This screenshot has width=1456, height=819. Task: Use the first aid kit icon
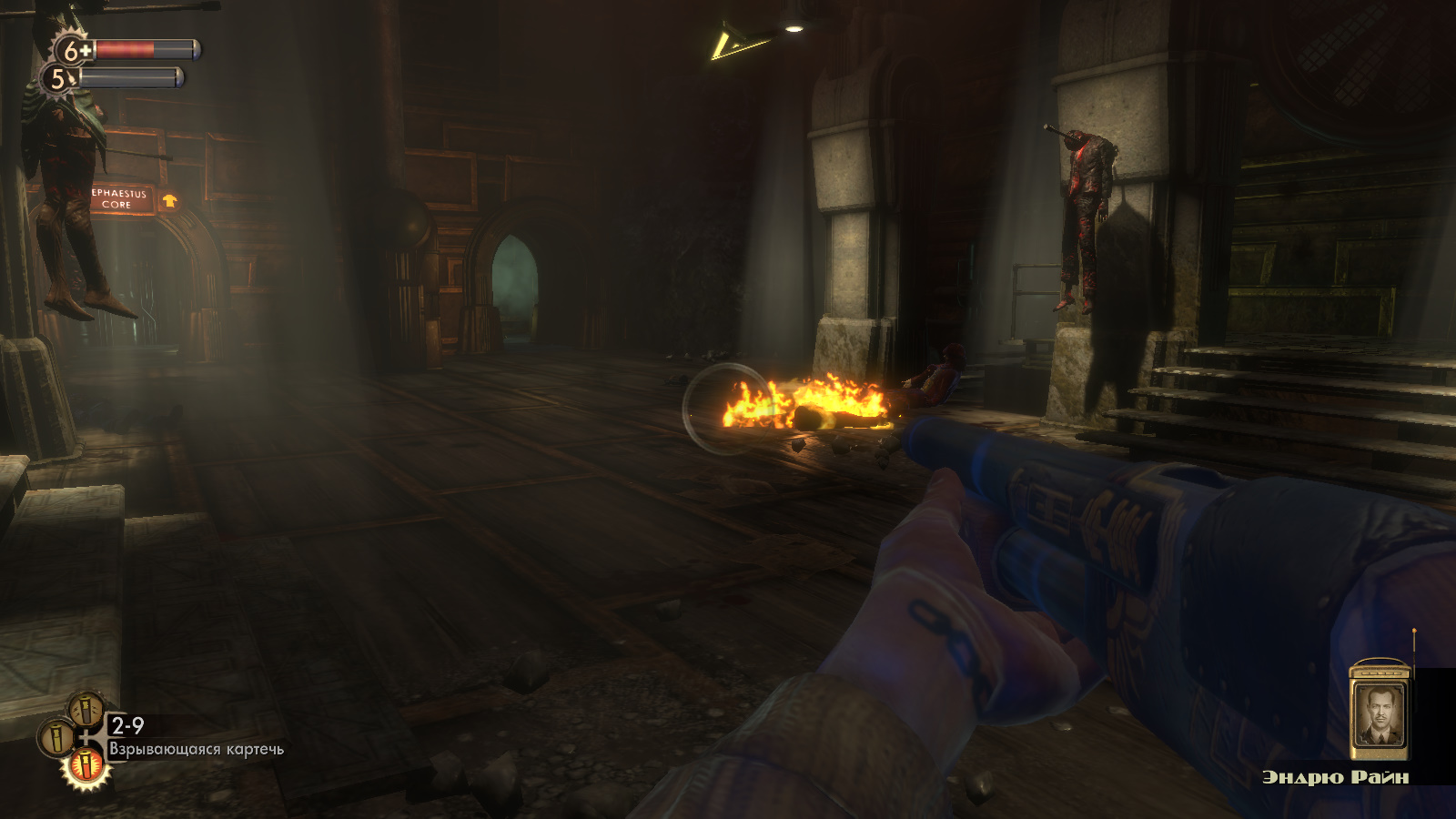coord(71,50)
